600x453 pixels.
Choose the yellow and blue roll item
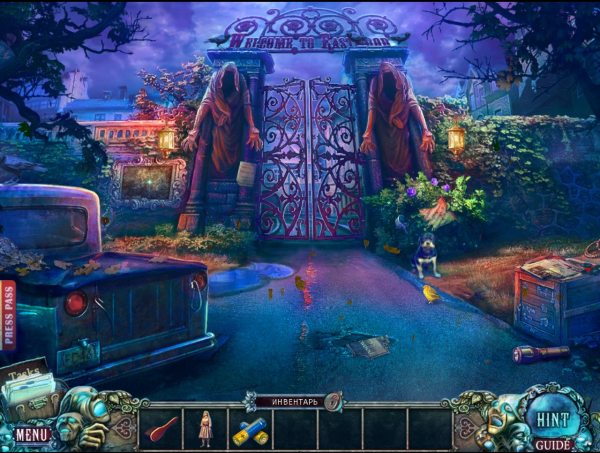[x=250, y=429]
